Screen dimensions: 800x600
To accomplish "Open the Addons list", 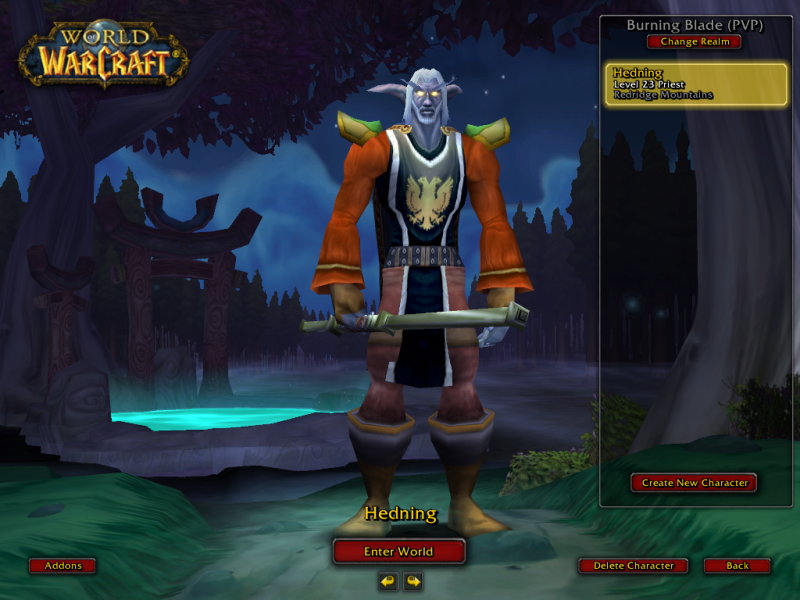I will click(x=63, y=566).
